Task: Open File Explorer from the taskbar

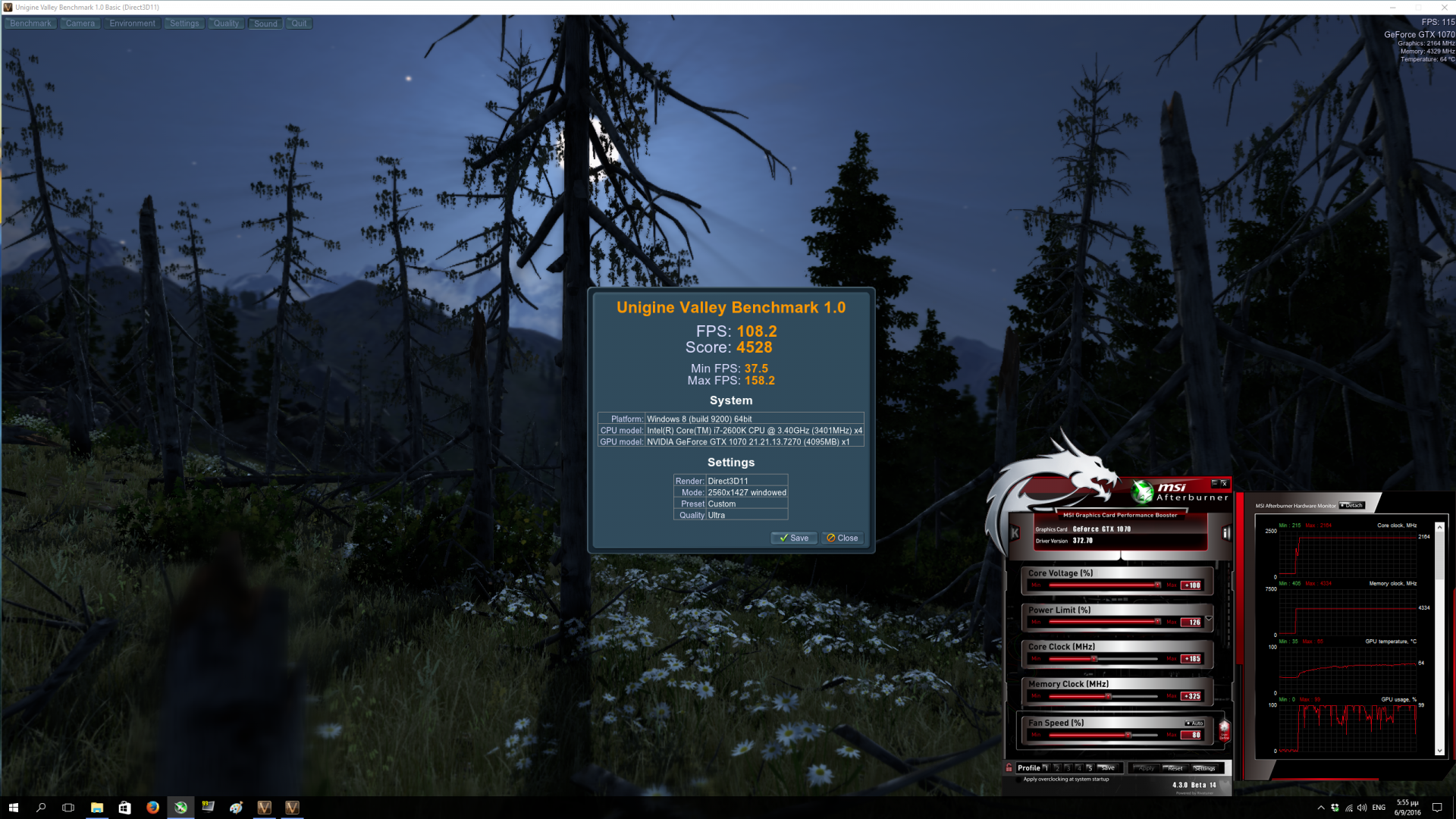Action: pos(97,808)
